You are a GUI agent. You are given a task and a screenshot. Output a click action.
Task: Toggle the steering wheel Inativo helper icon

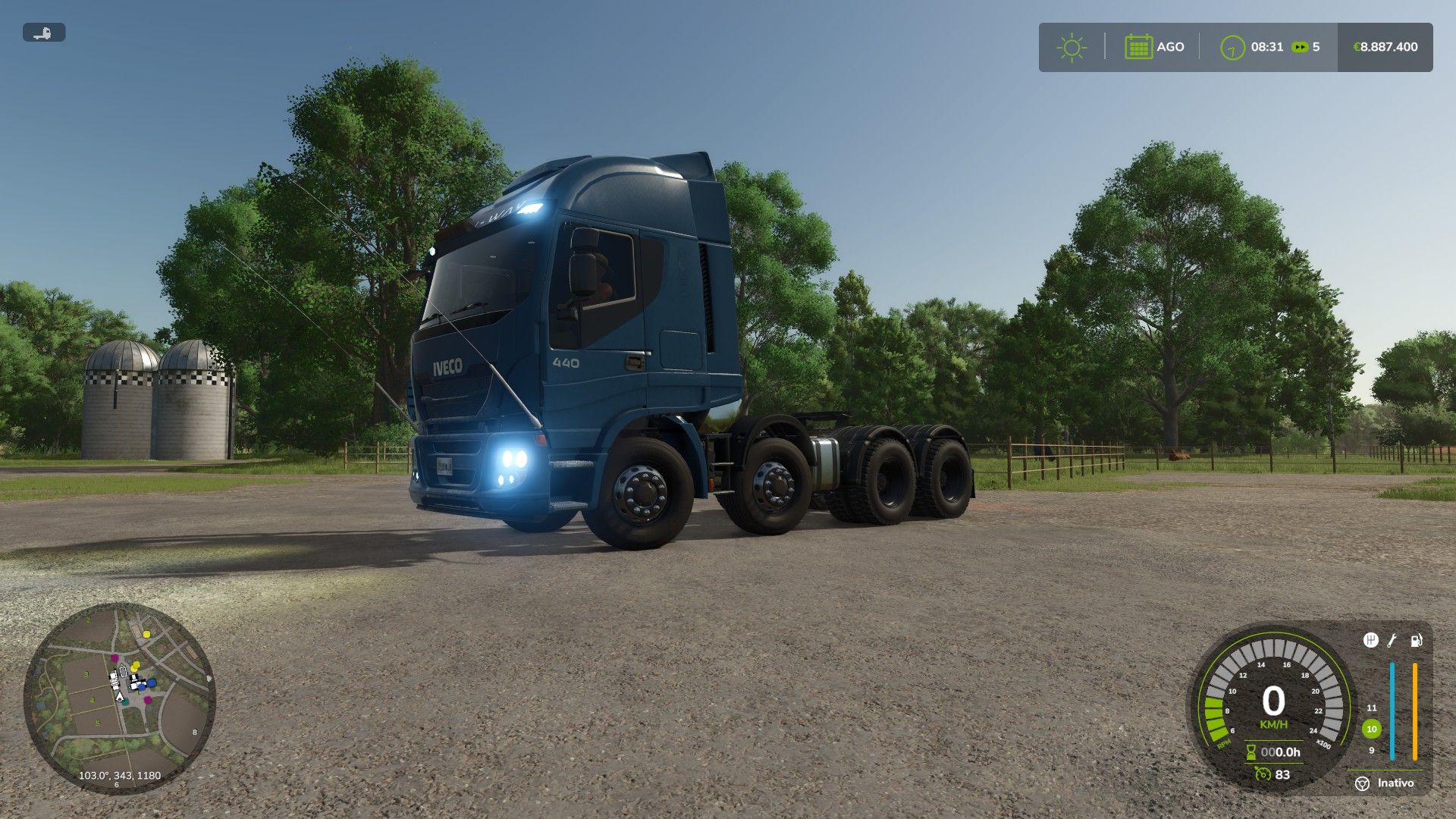[1362, 783]
